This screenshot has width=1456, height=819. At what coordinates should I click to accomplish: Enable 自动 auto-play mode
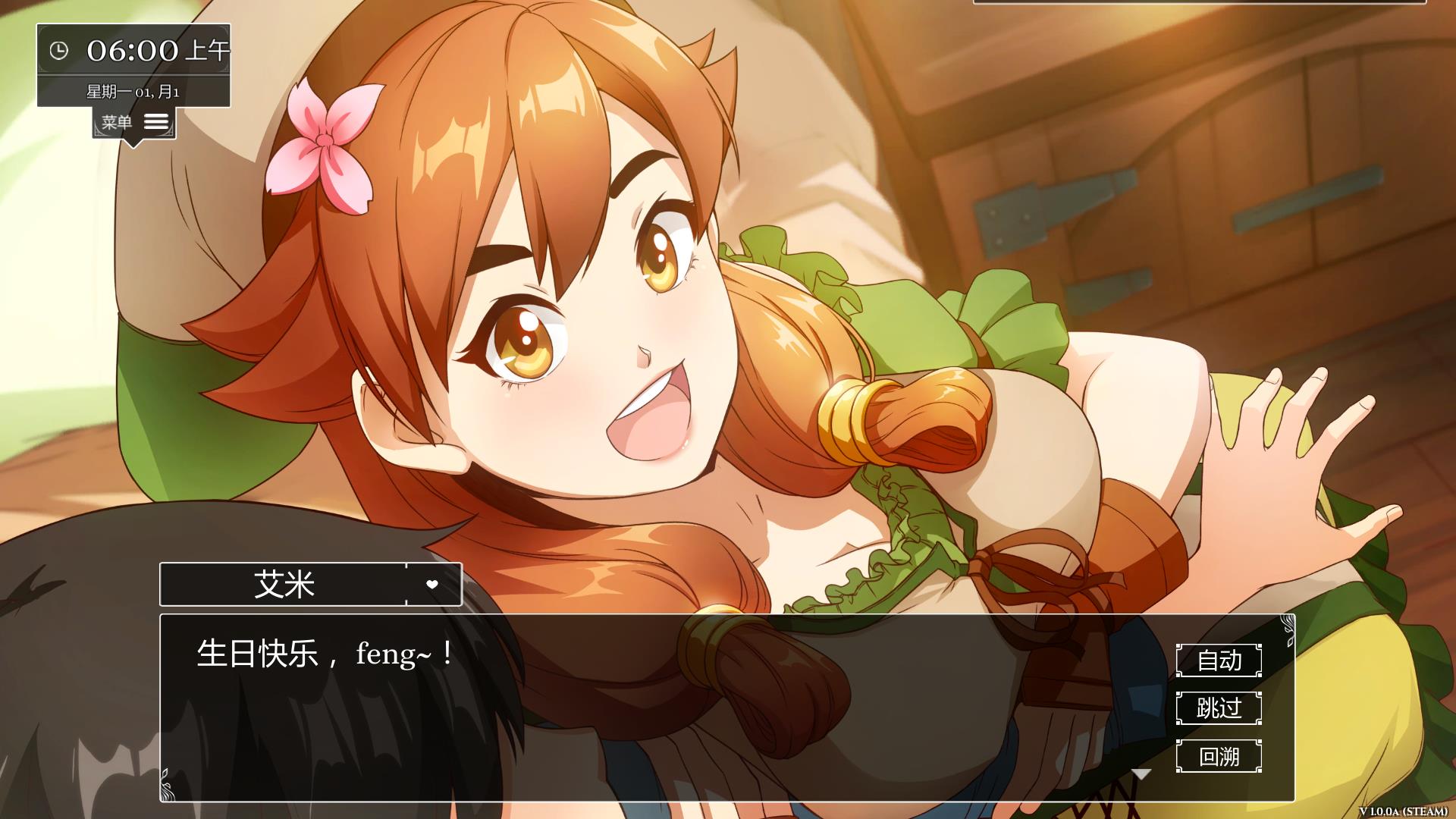point(1219,661)
